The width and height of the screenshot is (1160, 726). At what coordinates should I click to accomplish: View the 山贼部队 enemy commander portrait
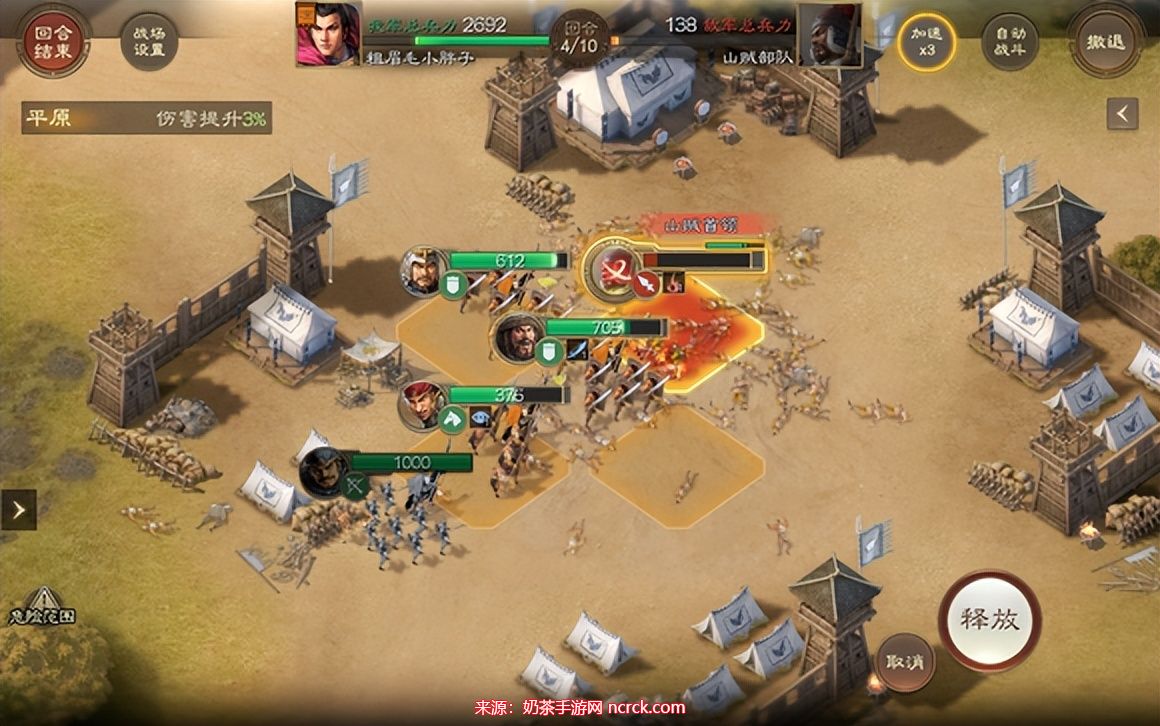point(829,35)
